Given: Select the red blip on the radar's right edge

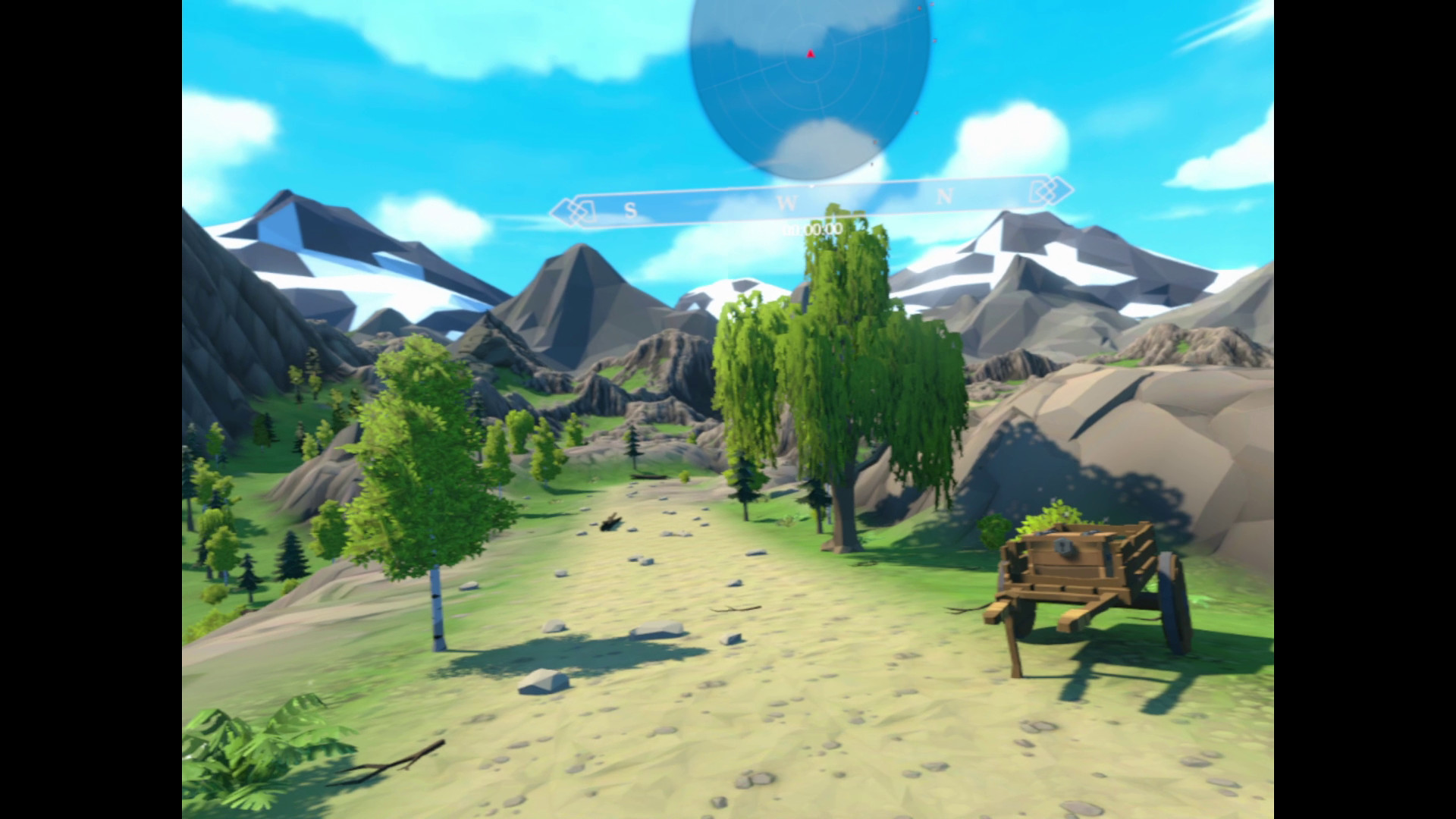Looking at the screenshot, I should [934, 41].
